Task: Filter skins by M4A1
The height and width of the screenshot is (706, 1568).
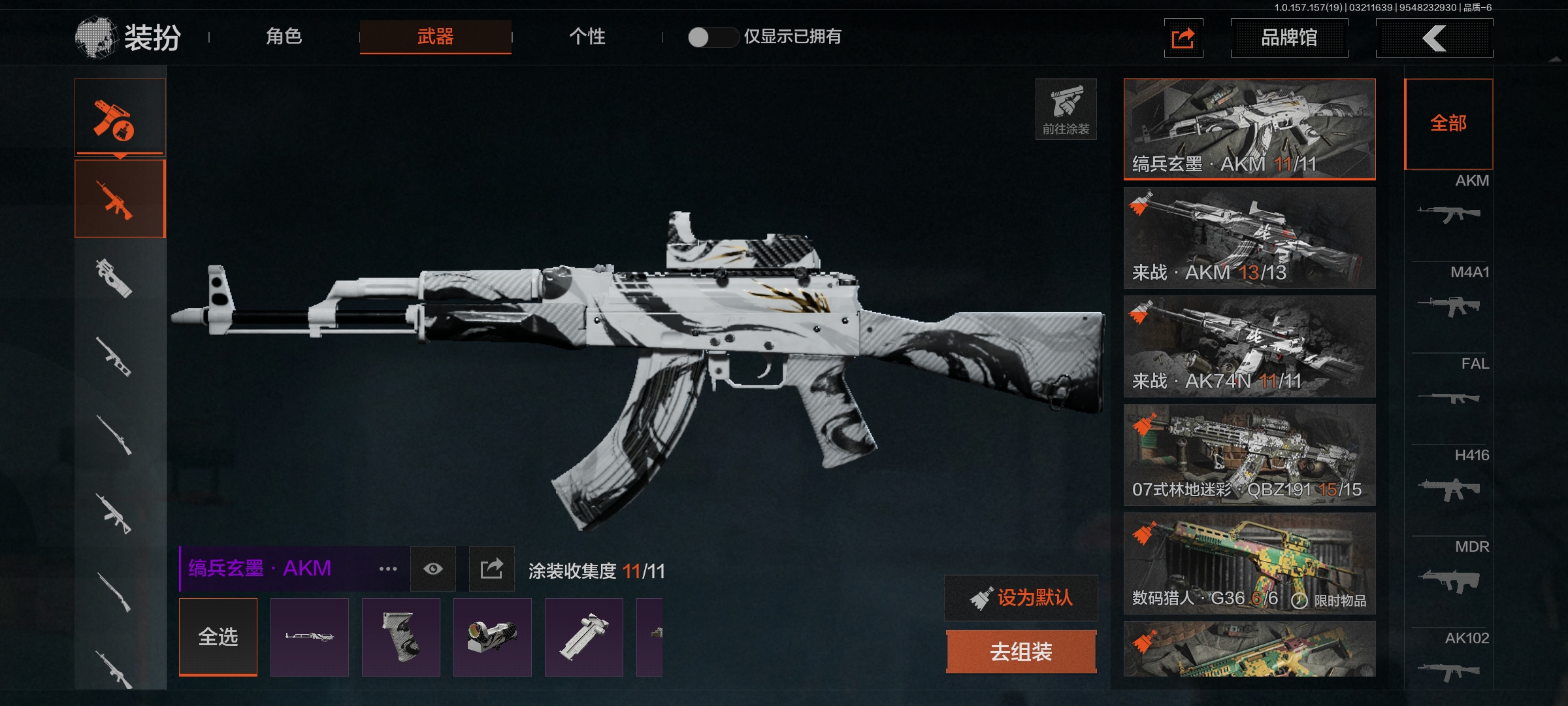Action: (1448, 293)
